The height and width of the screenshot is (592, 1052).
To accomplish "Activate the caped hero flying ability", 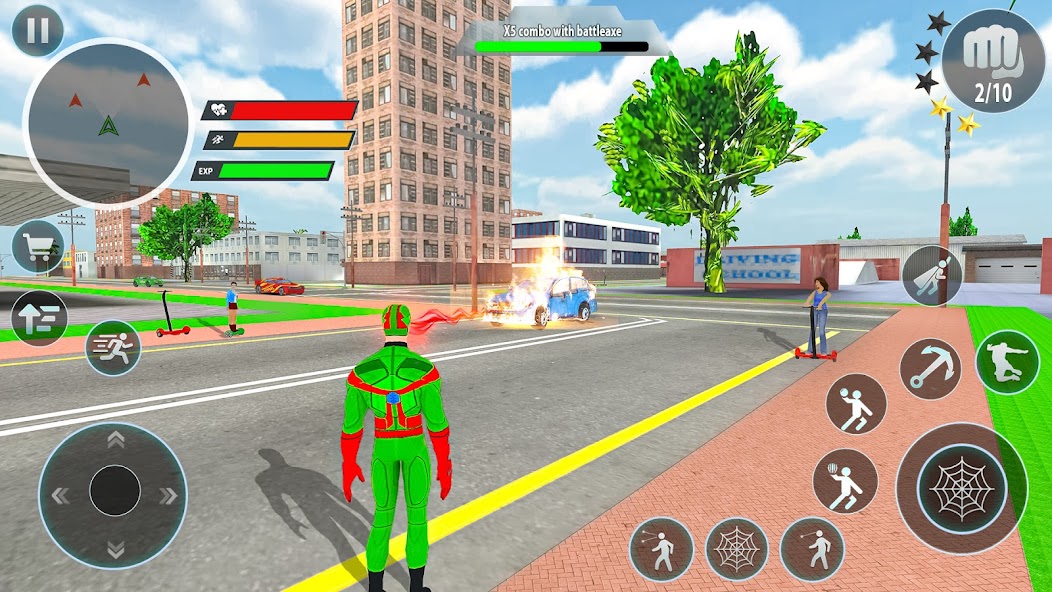I will tap(931, 275).
